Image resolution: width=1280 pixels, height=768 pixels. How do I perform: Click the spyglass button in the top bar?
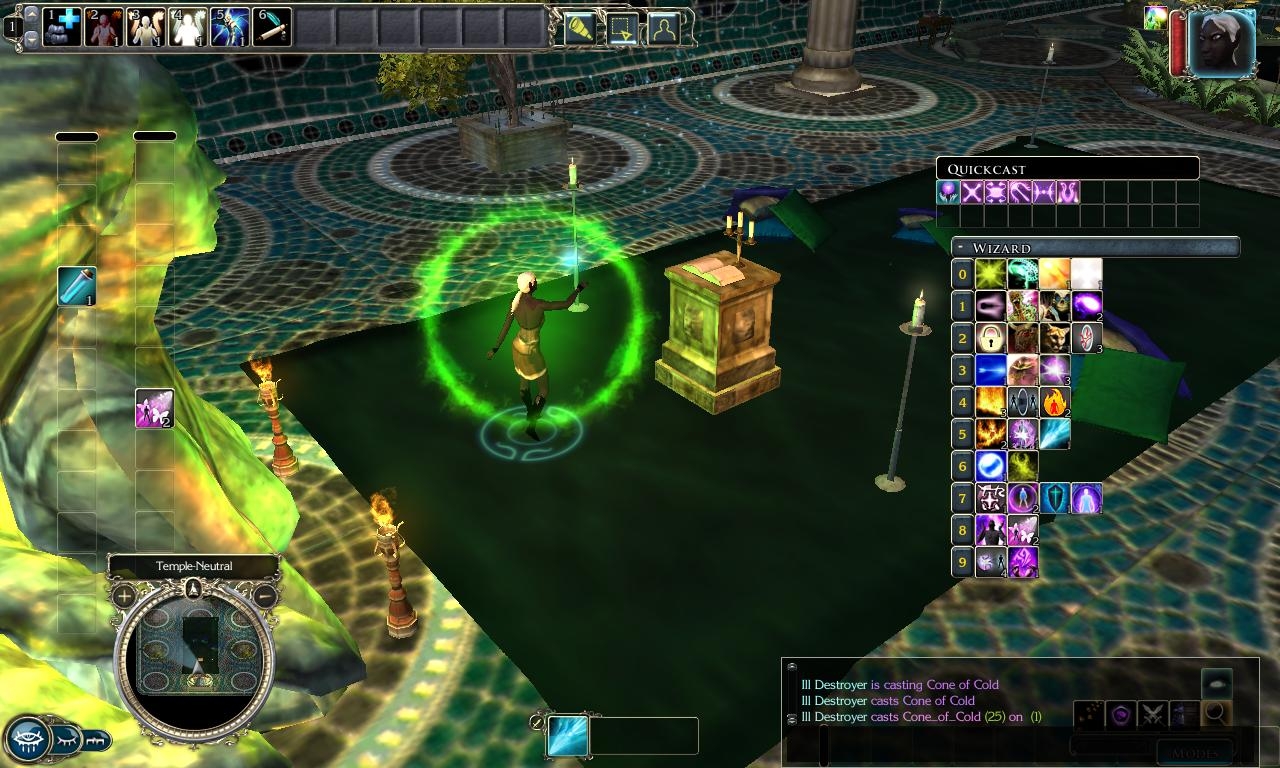tap(578, 29)
